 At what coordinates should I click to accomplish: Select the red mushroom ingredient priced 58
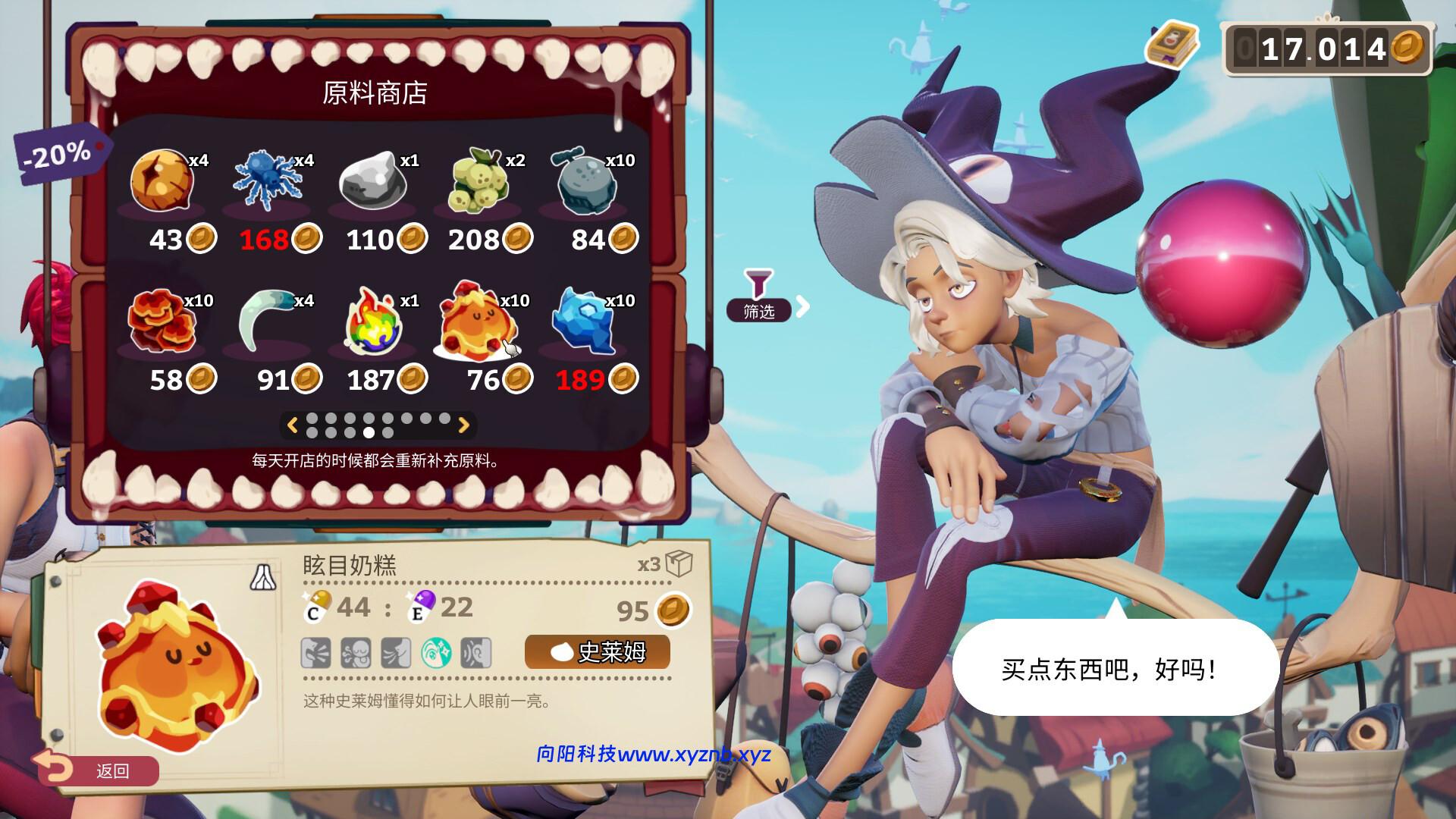[162, 322]
